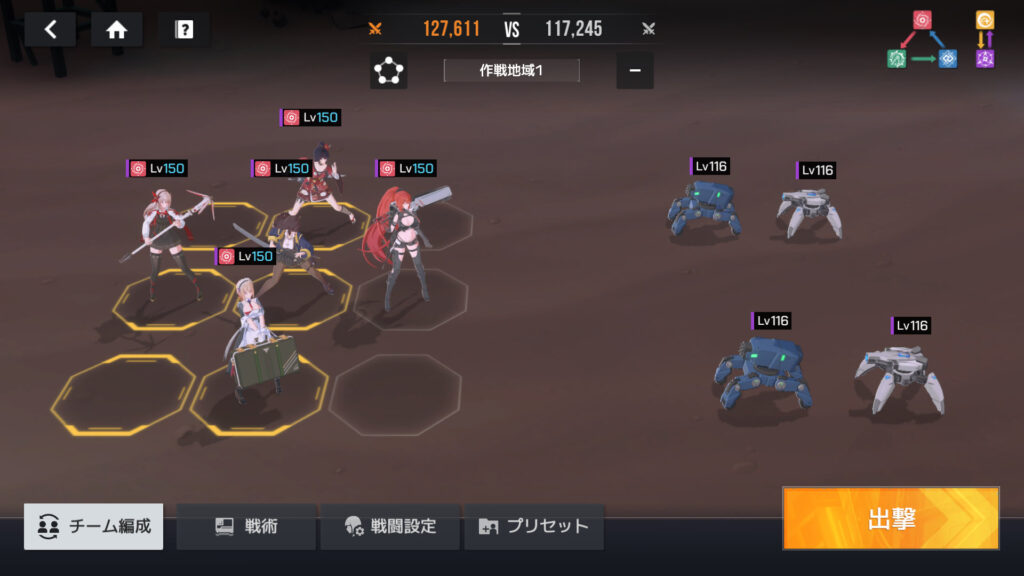Show the red-green-blue attribute affinity chart
This screenshot has width=1024, height=576.
[921, 40]
